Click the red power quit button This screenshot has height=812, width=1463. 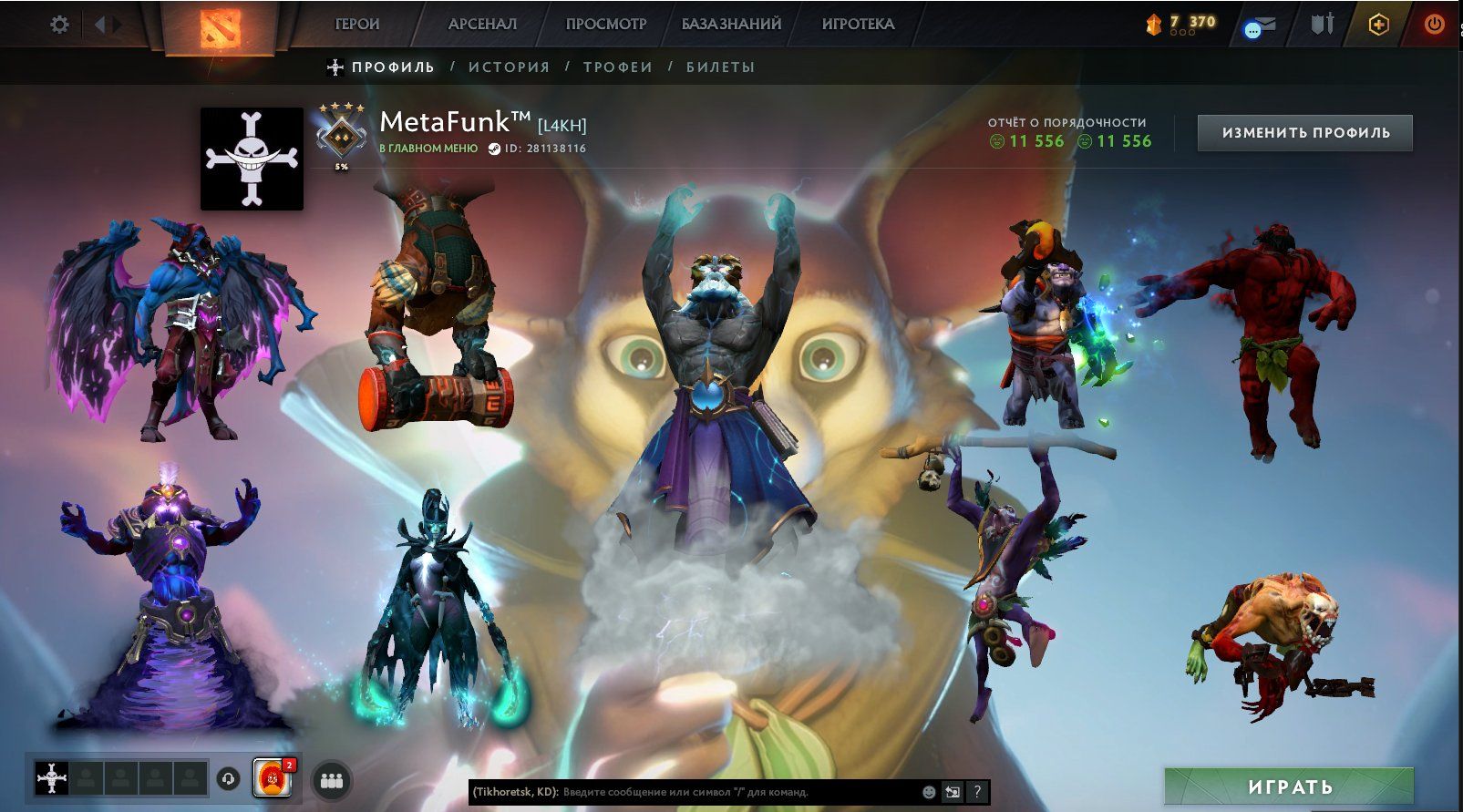pos(1434,25)
